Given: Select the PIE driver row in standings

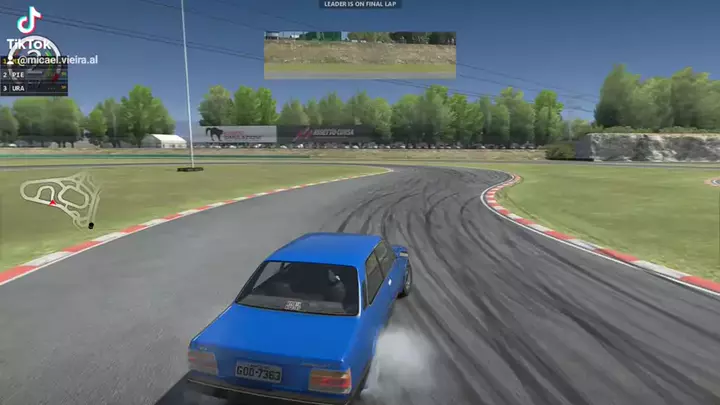Looking at the screenshot, I should [x=34, y=75].
